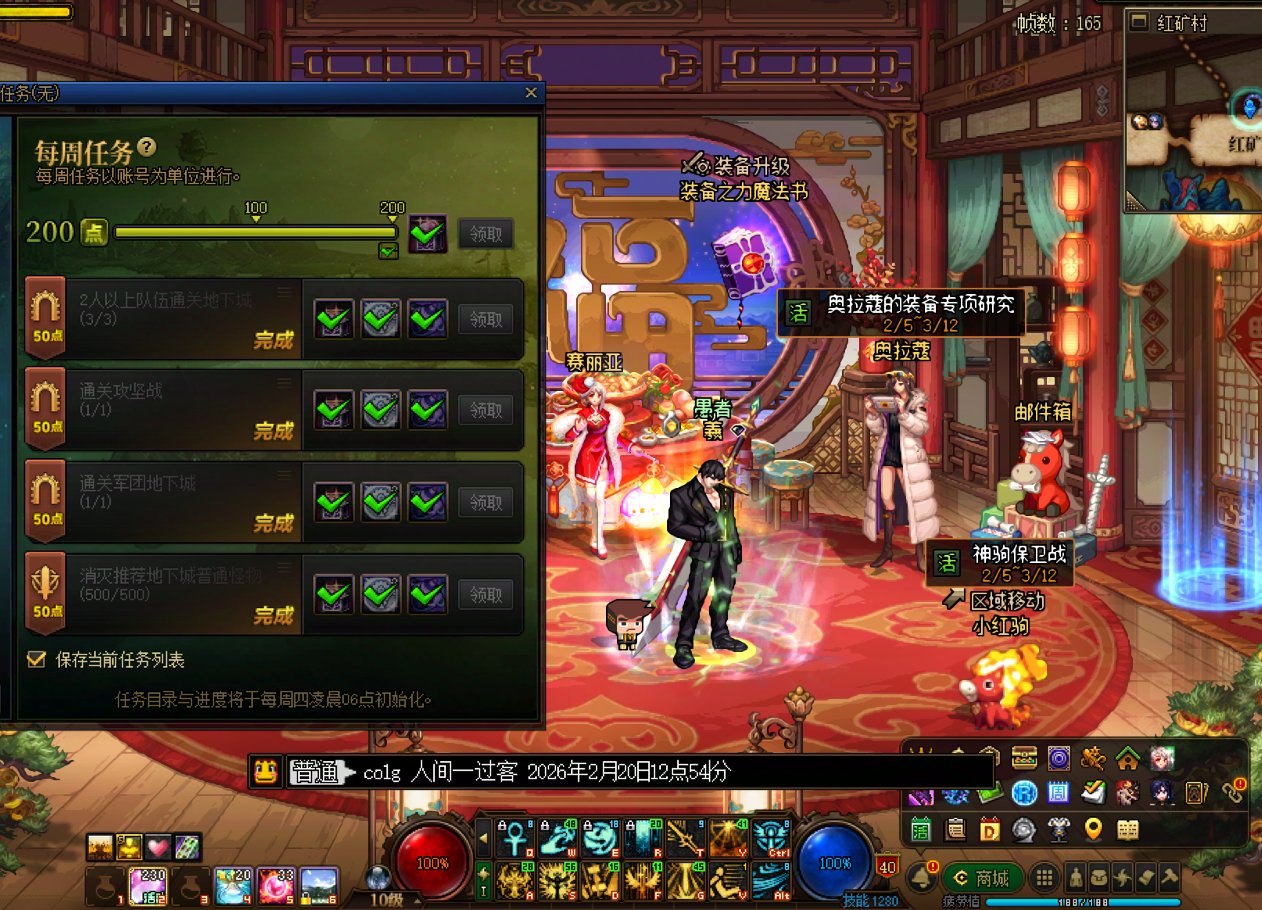
Task: Claim reward for the 通关军团地下城 quest
Action: pyautogui.click(x=486, y=502)
